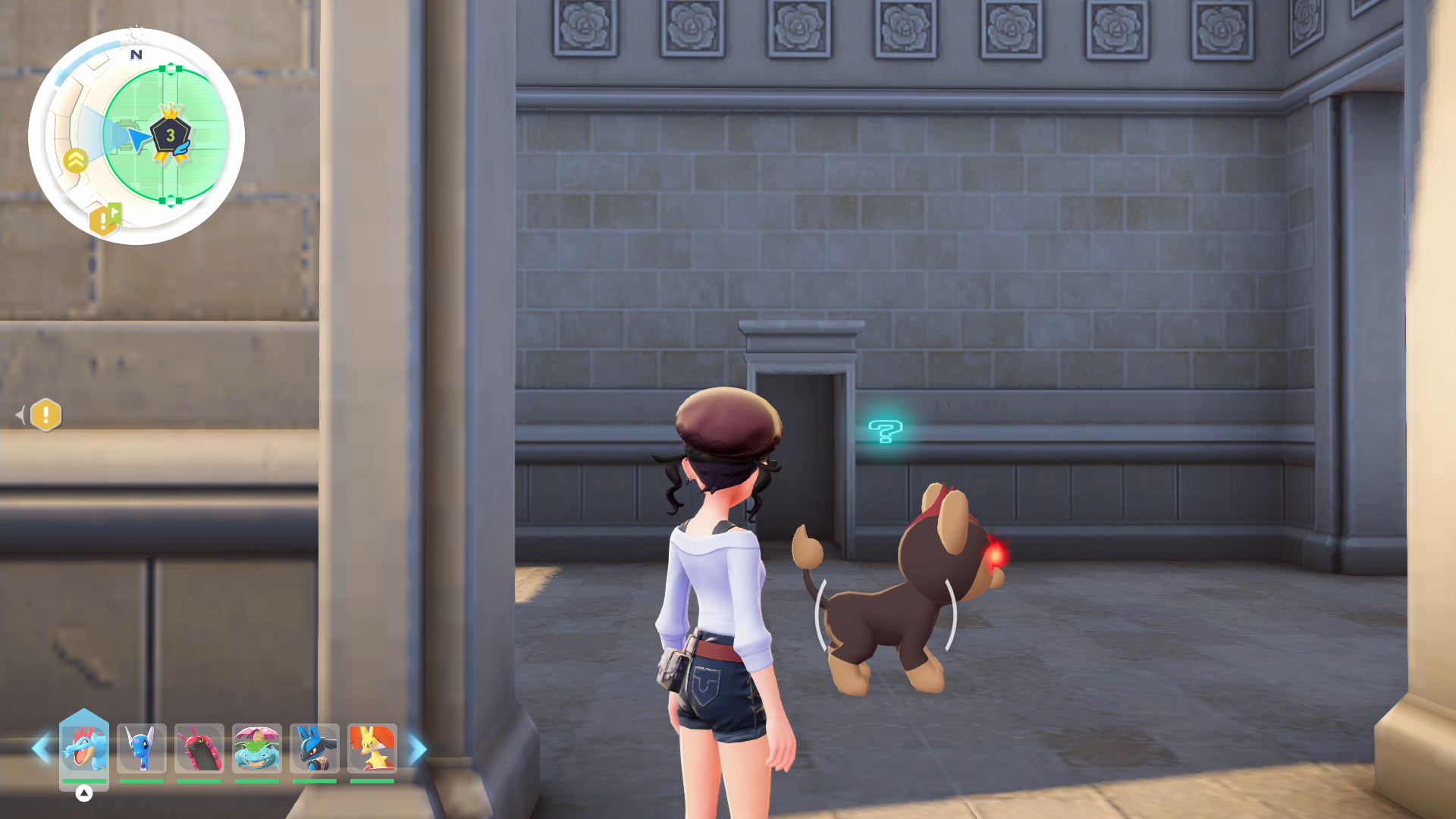Image resolution: width=1456 pixels, height=819 pixels.
Task: Click the right arrow beside the party bar
Action: click(418, 749)
